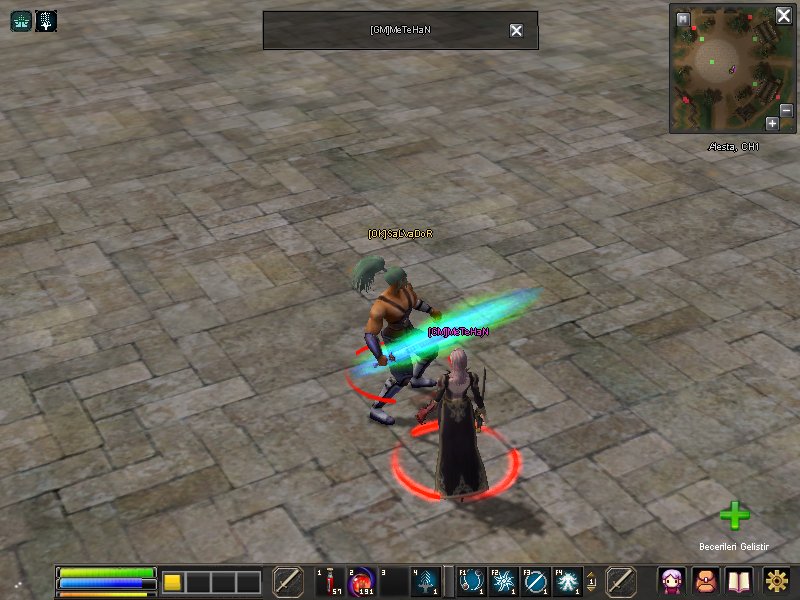The width and height of the screenshot is (800, 600).
Task: Activate the F2 starburst skill
Action: click(503, 581)
